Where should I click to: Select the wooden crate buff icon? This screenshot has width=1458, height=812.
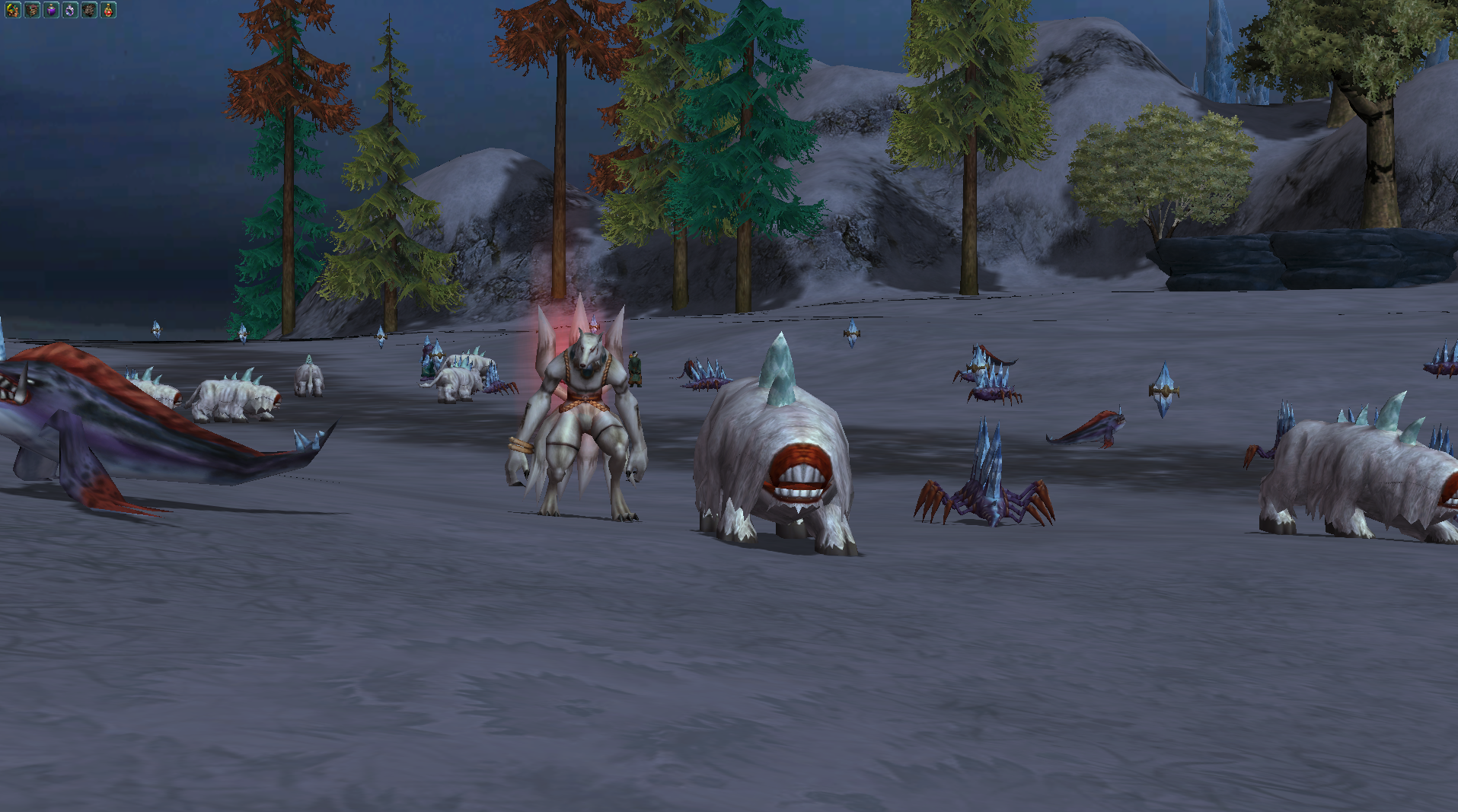click(x=32, y=10)
